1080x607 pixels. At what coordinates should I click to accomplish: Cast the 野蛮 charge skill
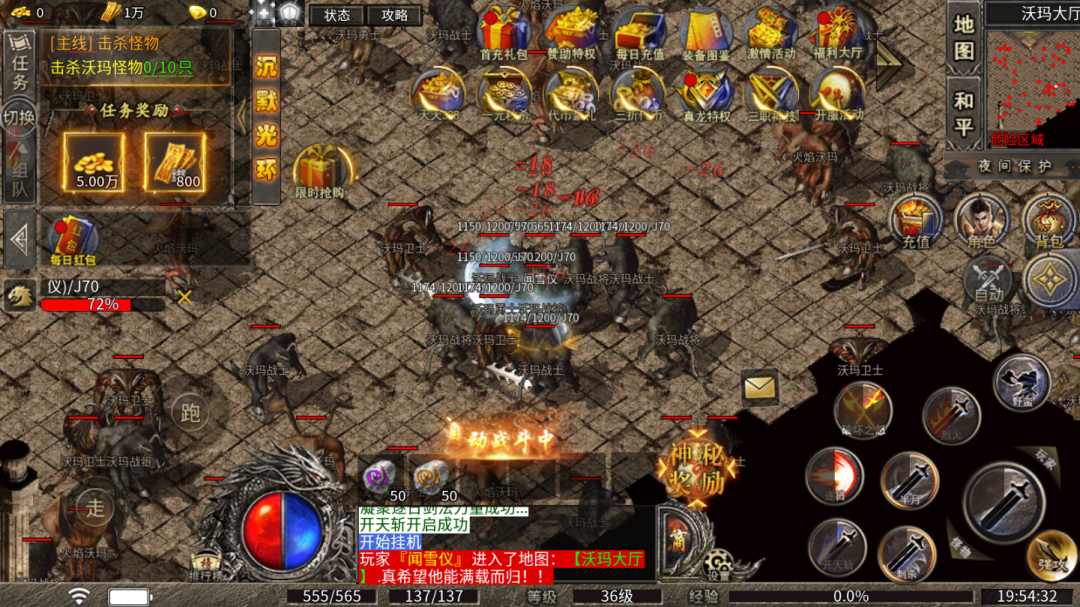pyautogui.click(x=1021, y=384)
